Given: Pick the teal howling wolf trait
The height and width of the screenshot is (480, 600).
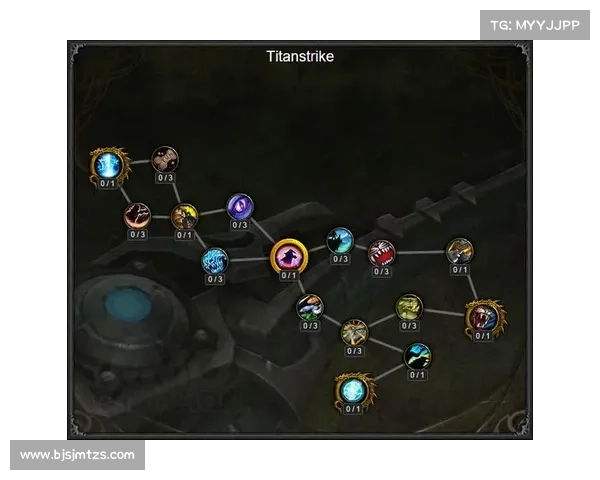Looking at the screenshot, I should (x=340, y=240).
